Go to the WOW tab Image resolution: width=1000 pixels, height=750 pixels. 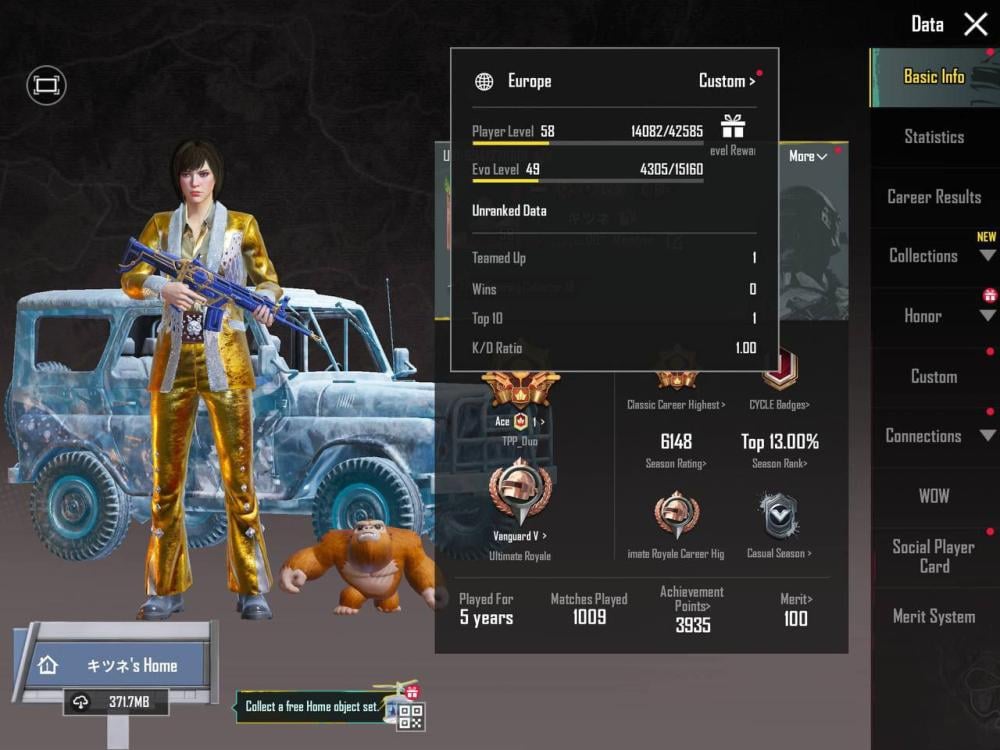click(934, 496)
